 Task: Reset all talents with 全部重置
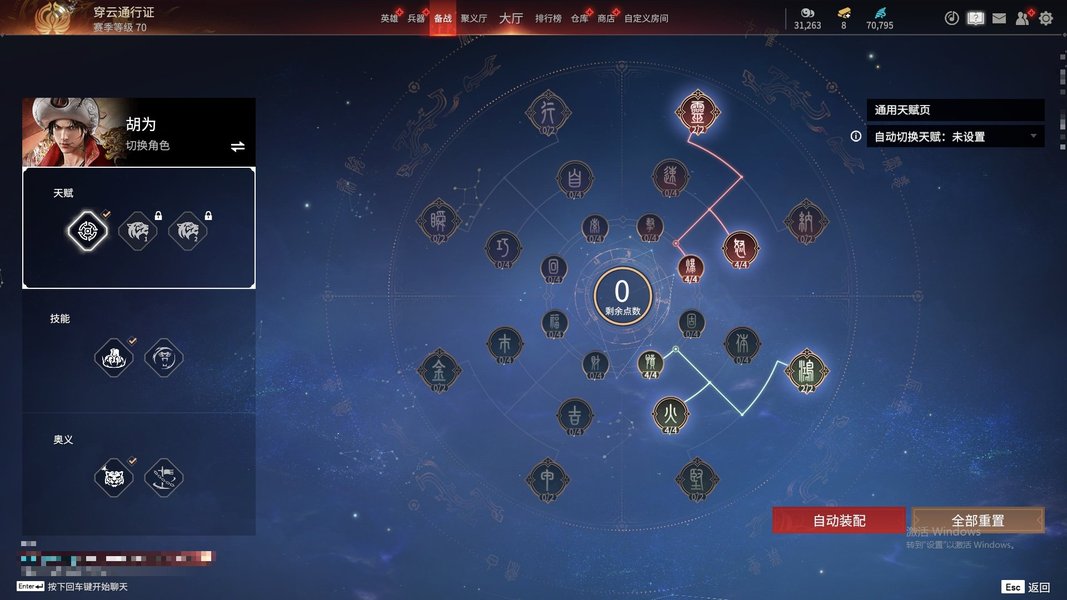(x=977, y=520)
